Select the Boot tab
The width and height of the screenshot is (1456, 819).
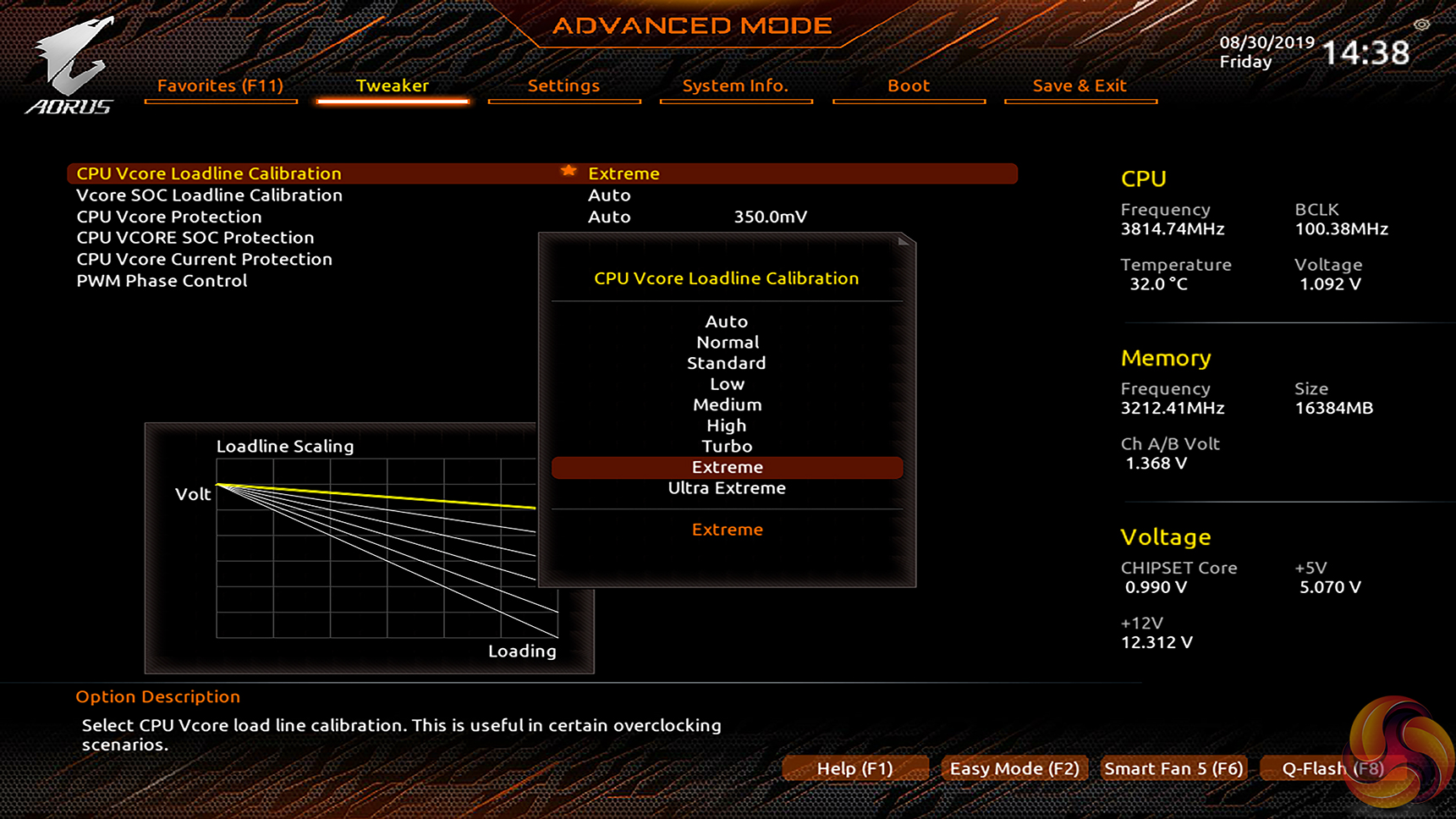coord(909,85)
